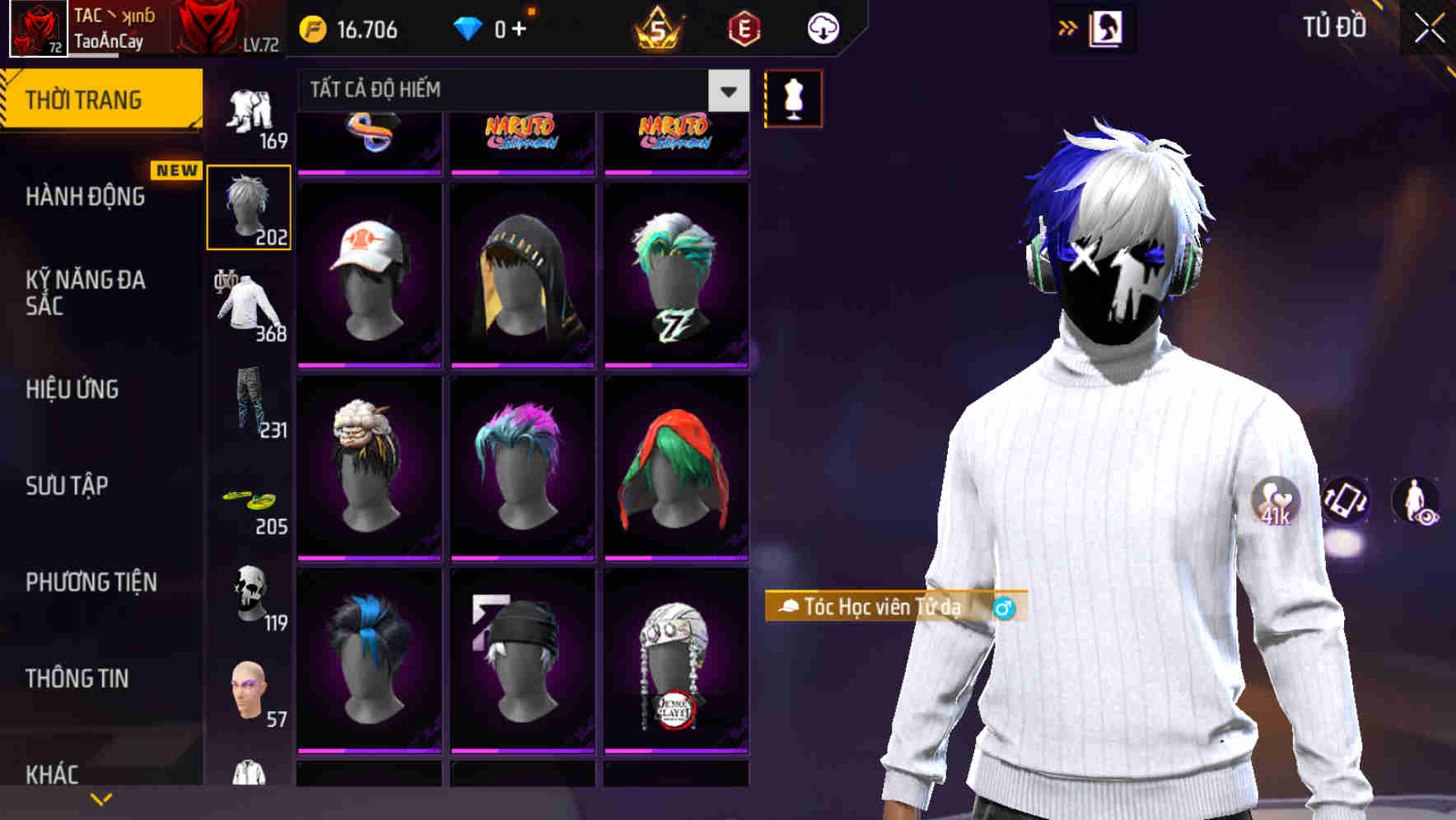Viewport: 1456px width, 820px height.
Task: Open the TẤT CẢ ĐỘ HIẾM rarity dropdown
Action: point(726,91)
